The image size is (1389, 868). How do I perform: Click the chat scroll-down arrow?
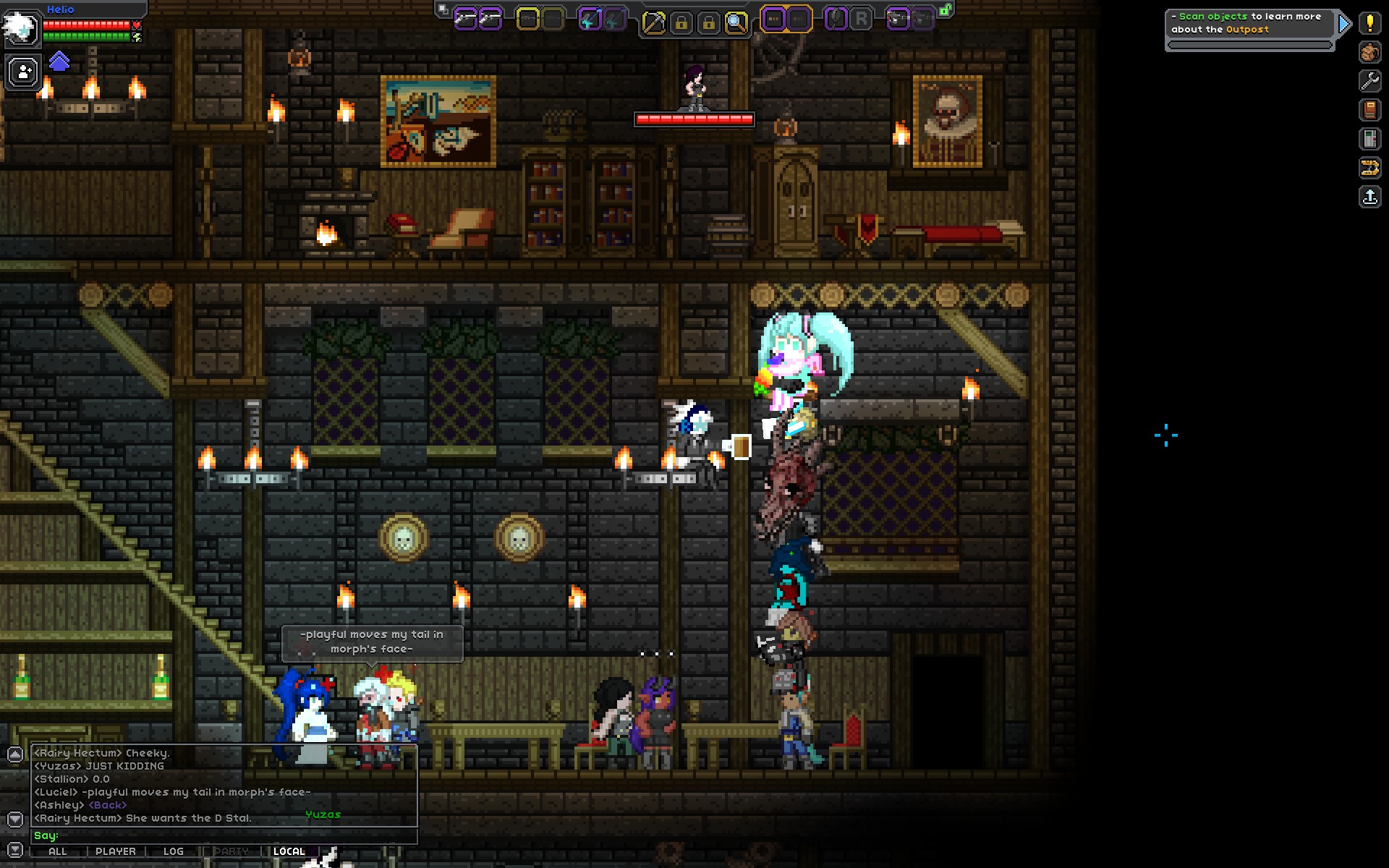coord(15,819)
